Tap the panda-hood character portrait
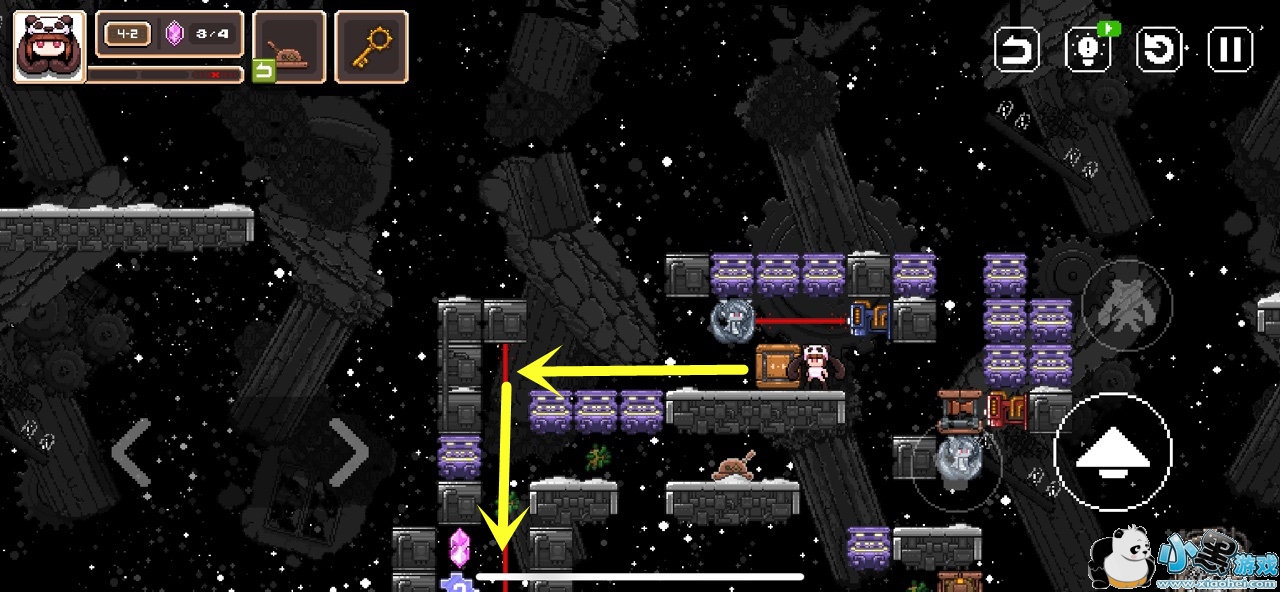Viewport: 1280px width, 592px height. [49, 46]
